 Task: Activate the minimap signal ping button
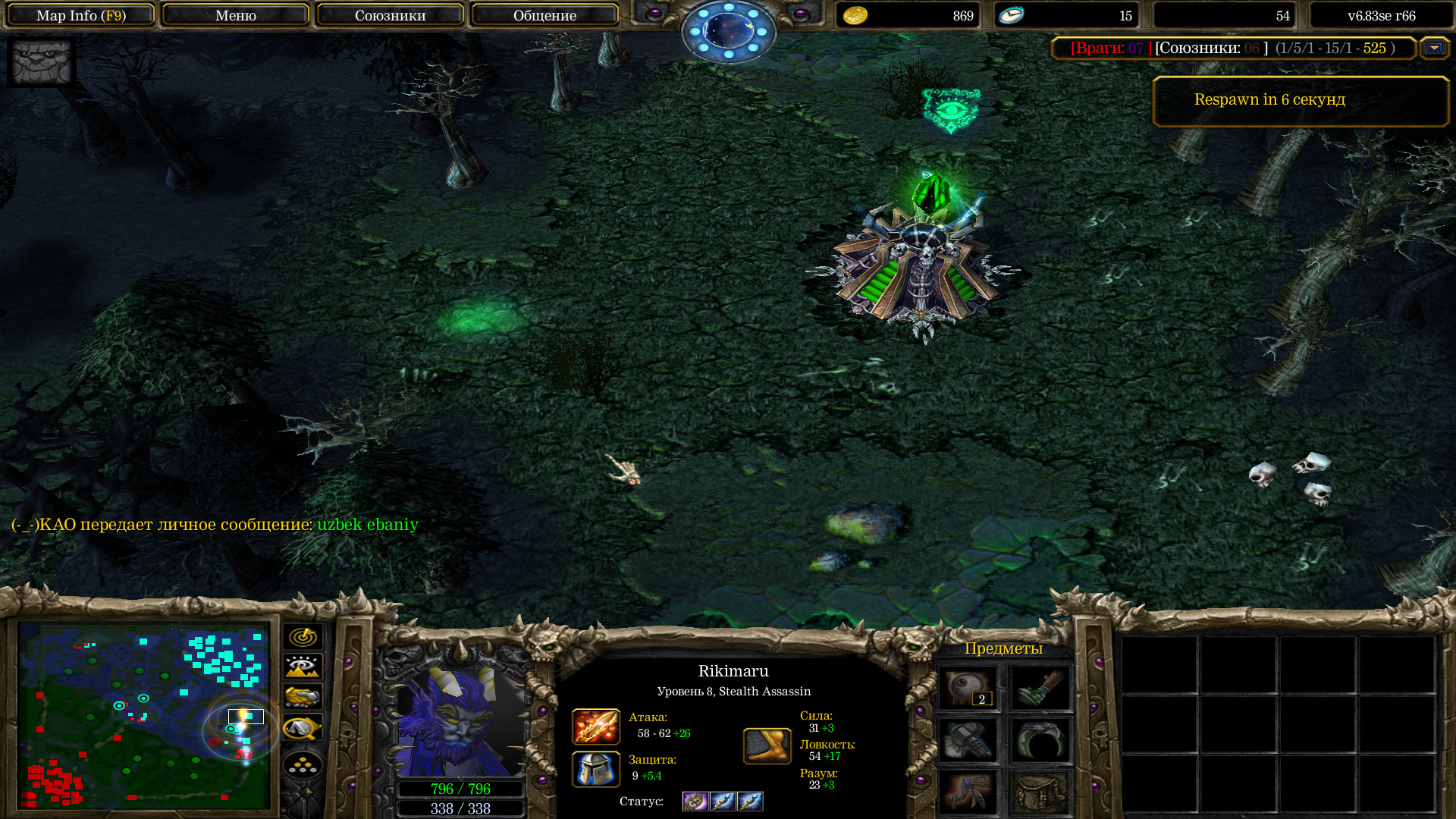pyautogui.click(x=303, y=637)
